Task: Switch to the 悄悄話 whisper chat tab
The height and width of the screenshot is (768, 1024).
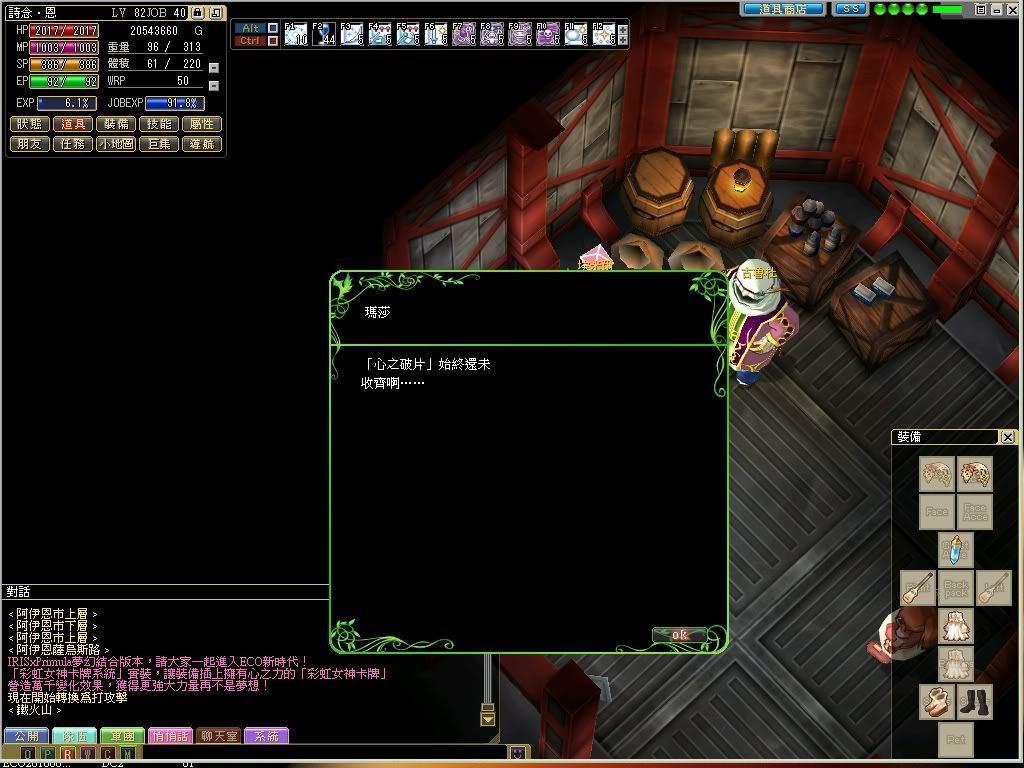Action: point(170,736)
